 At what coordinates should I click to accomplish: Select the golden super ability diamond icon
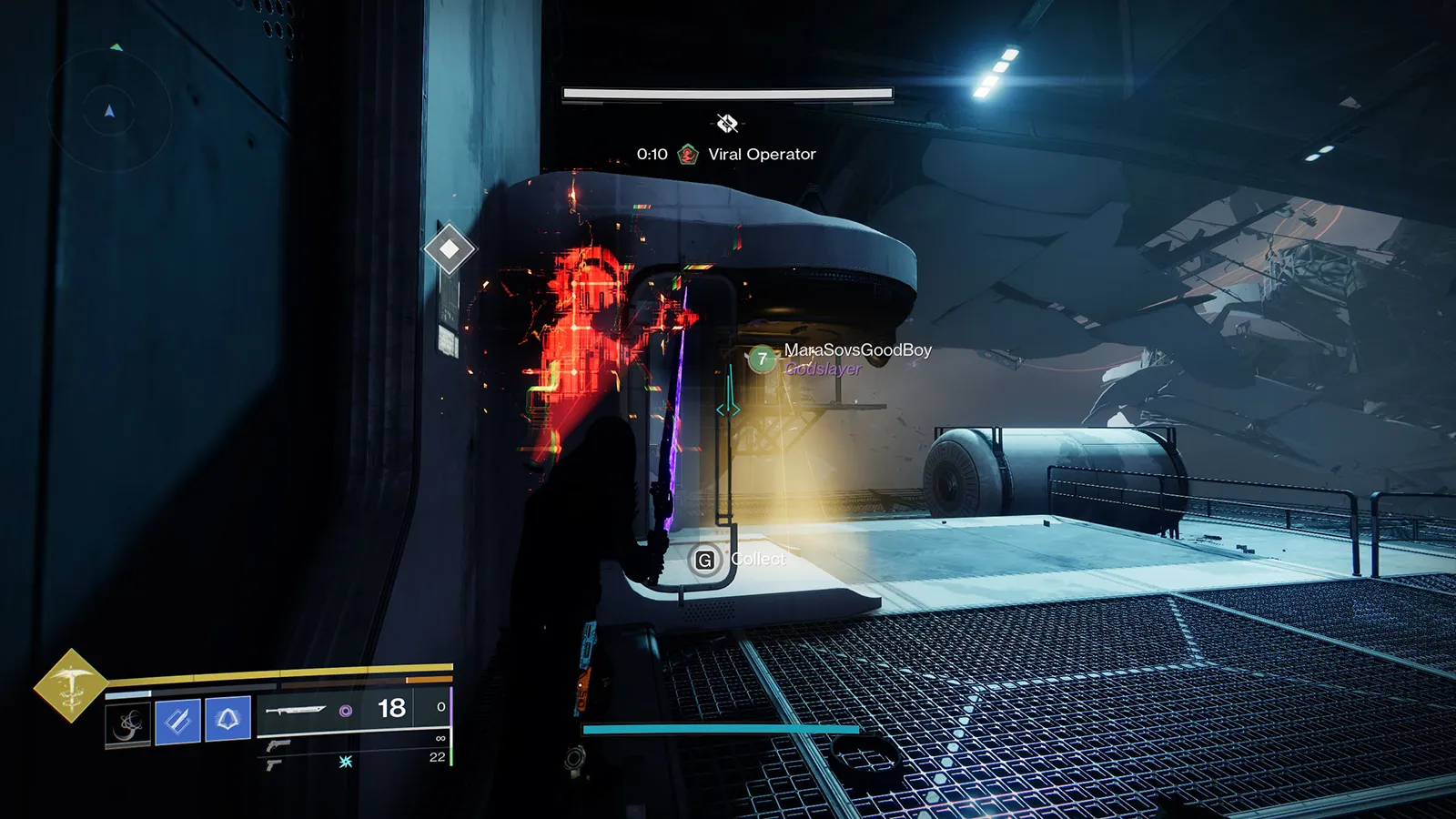[70, 686]
